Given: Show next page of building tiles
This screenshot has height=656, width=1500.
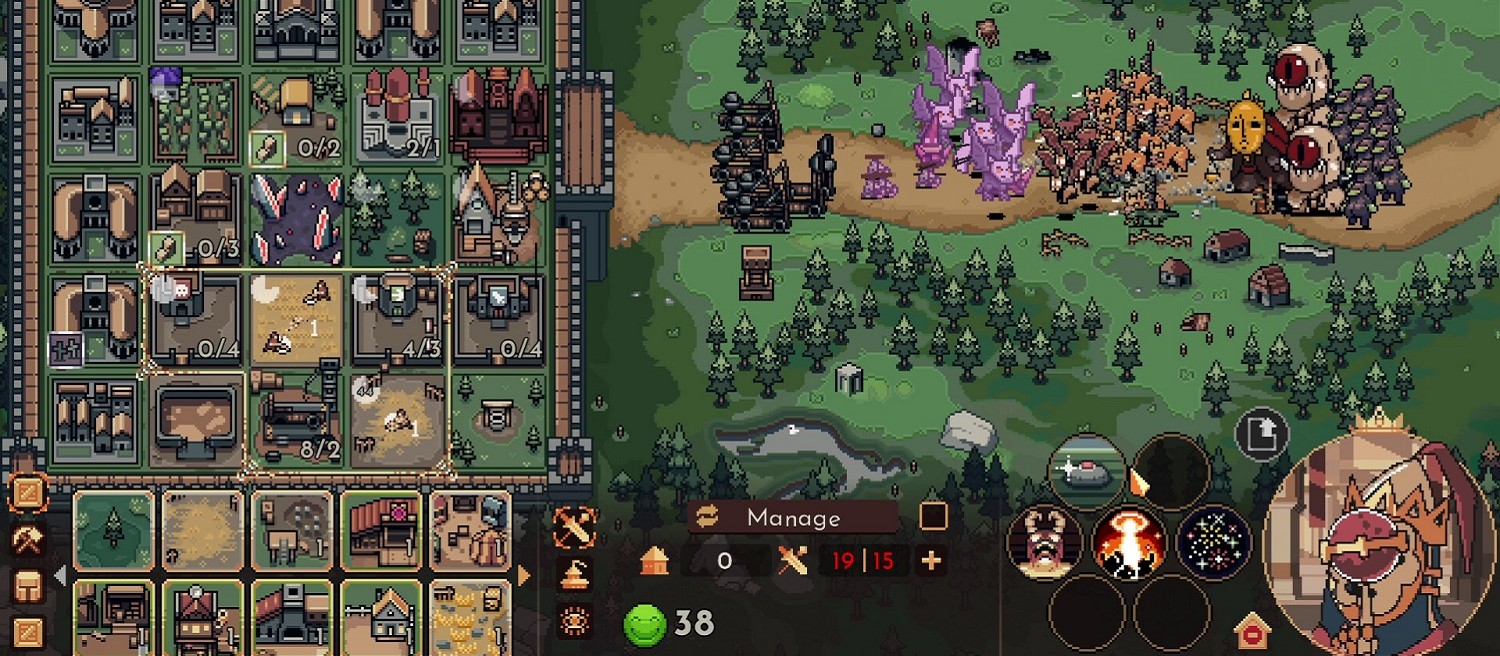Looking at the screenshot, I should coord(523,576).
